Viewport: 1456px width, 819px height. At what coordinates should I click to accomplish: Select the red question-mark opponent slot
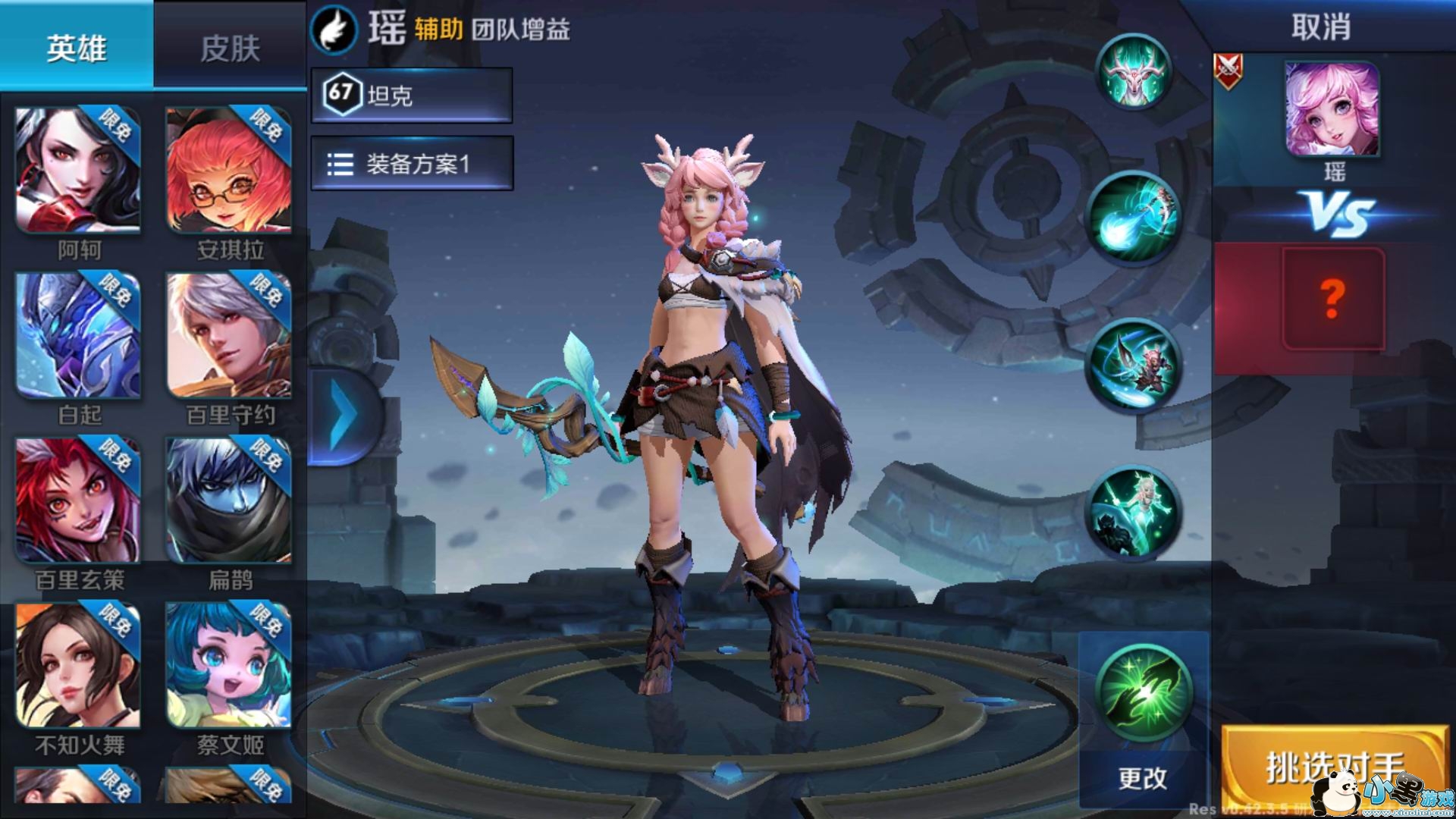pos(1333,299)
